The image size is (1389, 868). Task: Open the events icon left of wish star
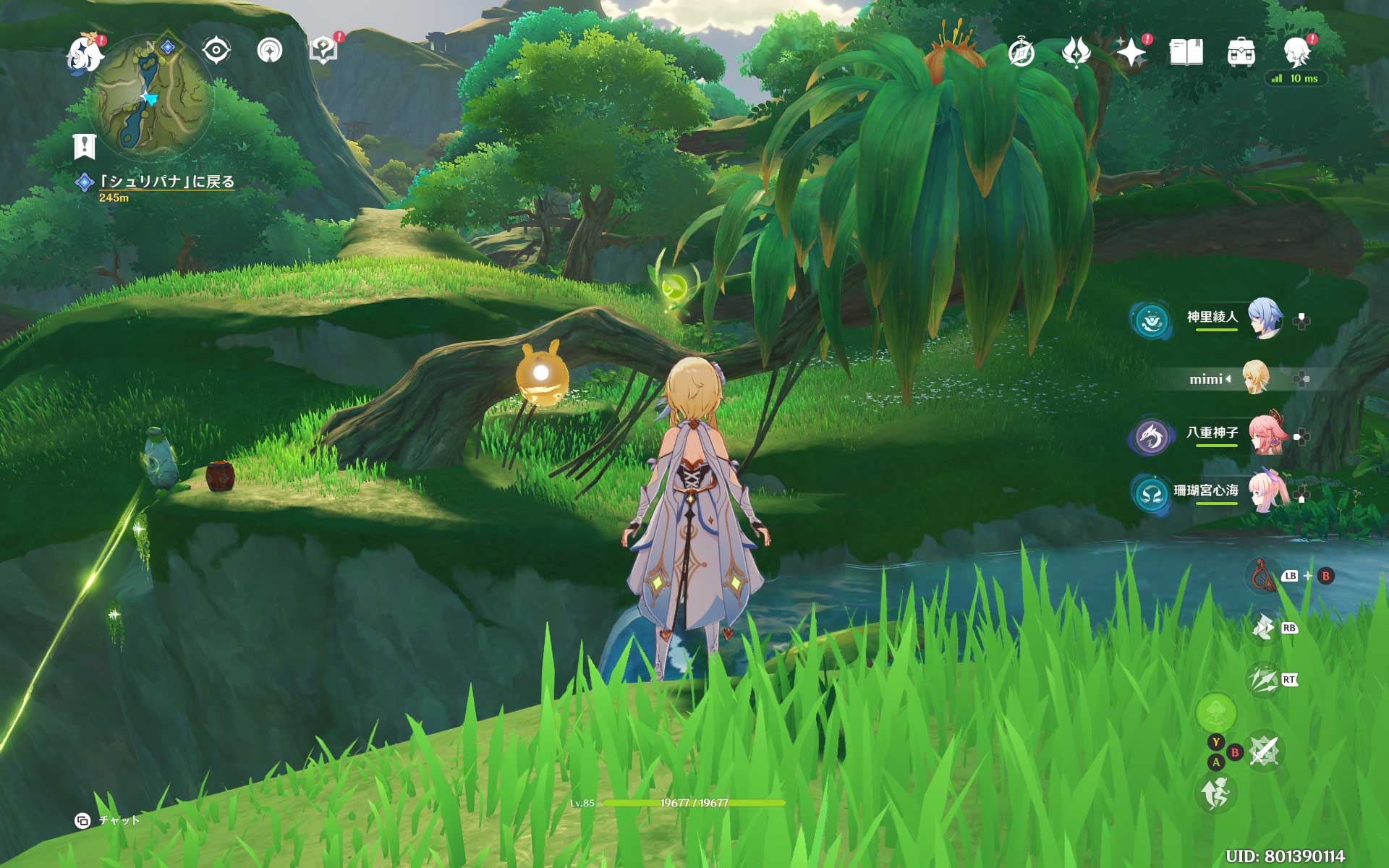(x=1076, y=53)
